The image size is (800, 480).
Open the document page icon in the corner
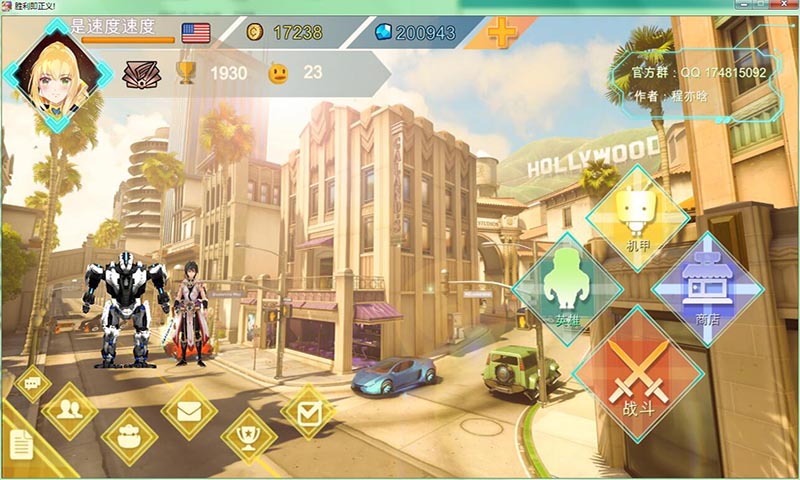[x=22, y=445]
